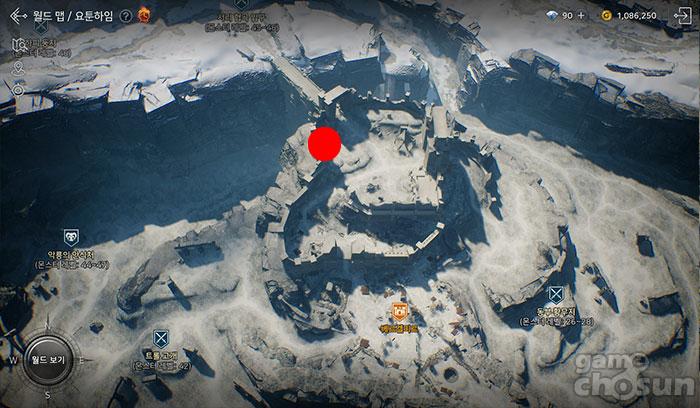The height and width of the screenshot is (408, 700).
Task: Select the crossed-swords marker east of the fortress
Action: (x=555, y=294)
